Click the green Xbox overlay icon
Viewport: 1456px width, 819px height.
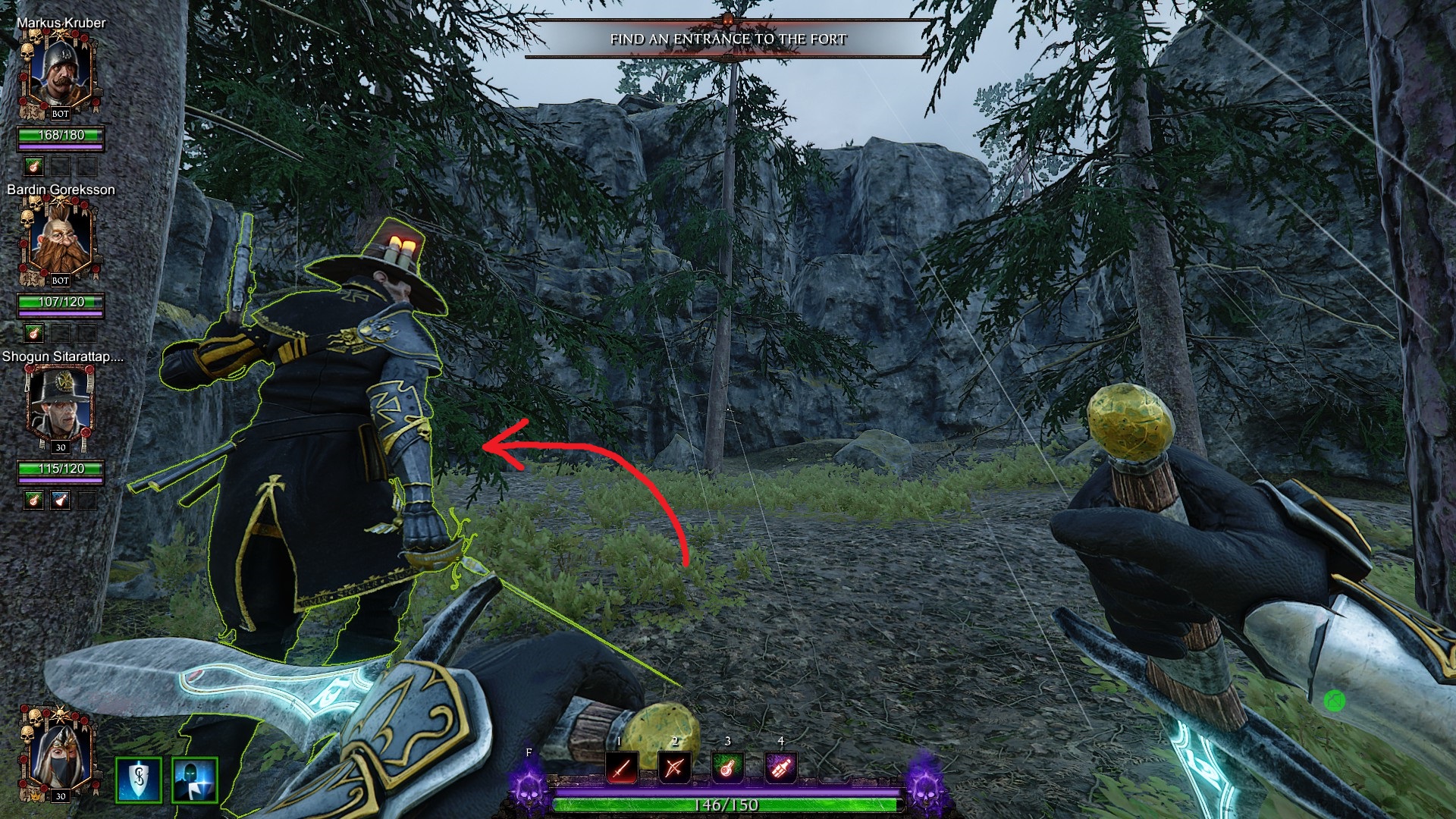click(1334, 701)
